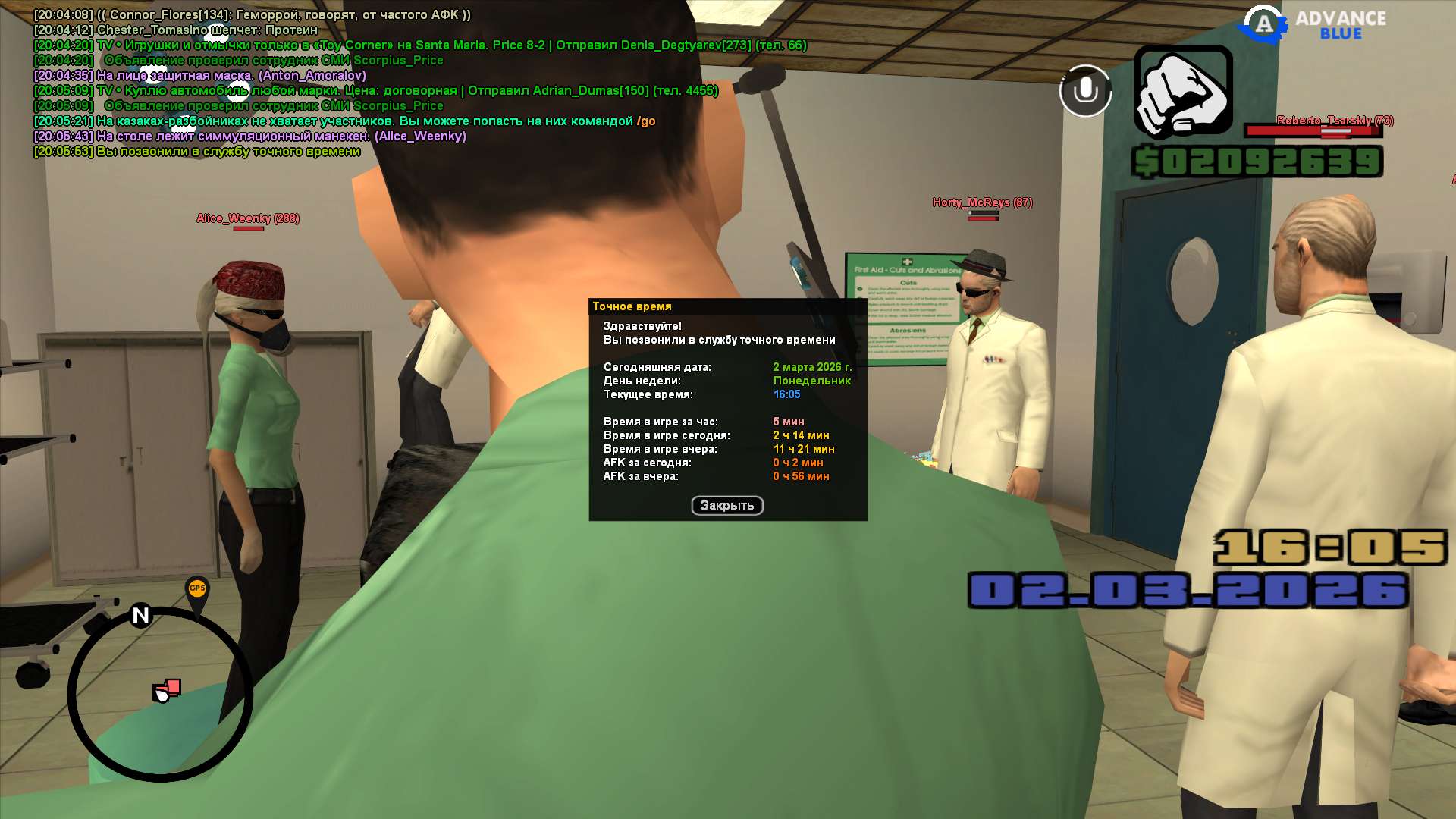Close the exact time dialog with Закрыть
This screenshot has height=819, width=1456.
(726, 506)
